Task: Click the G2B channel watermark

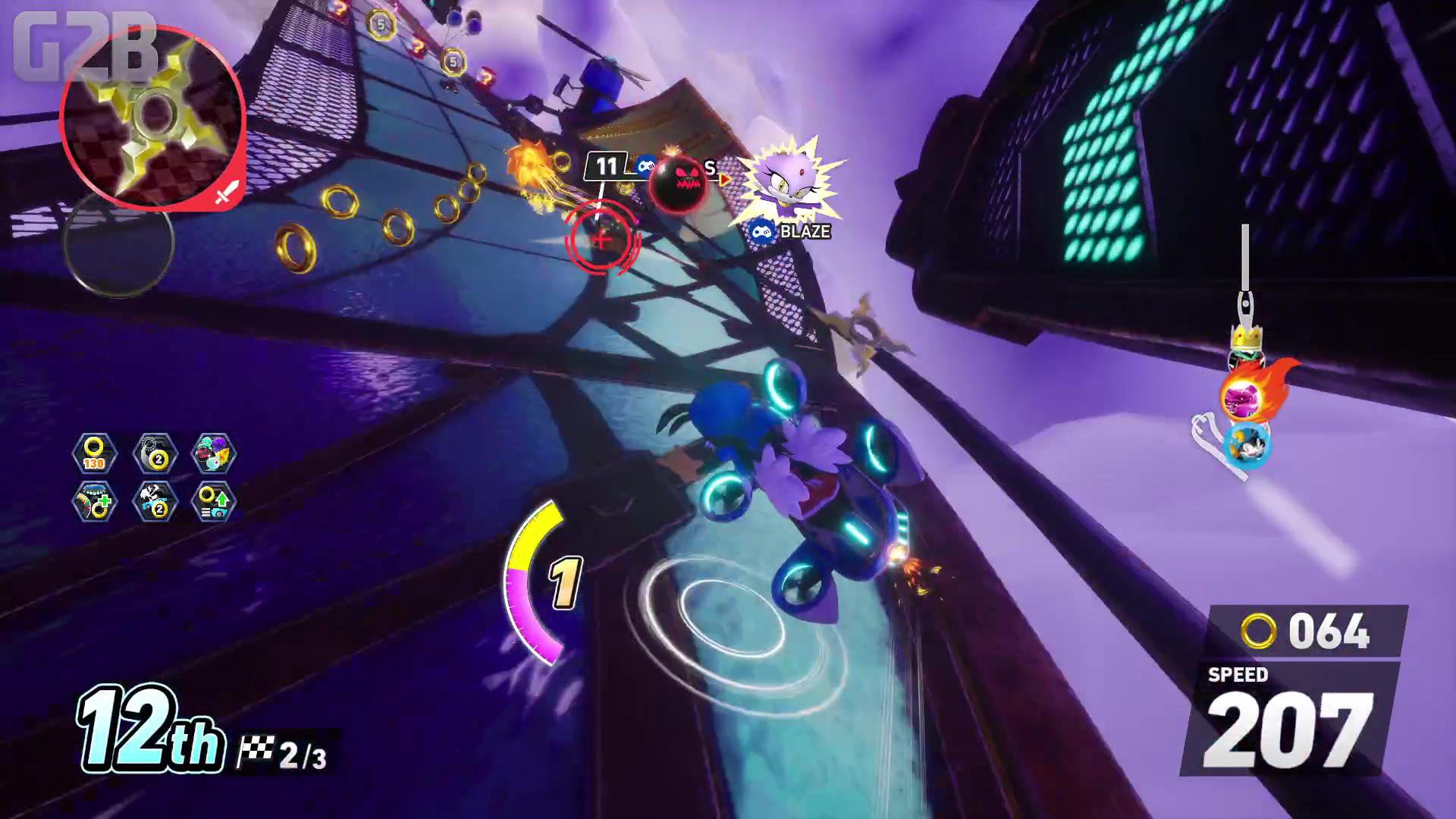Action: point(83,45)
